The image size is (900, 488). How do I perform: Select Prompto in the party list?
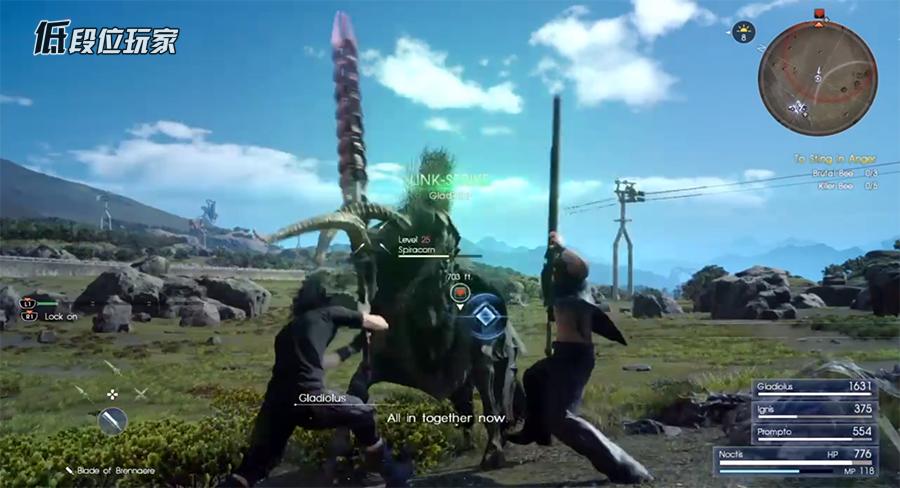[814, 430]
